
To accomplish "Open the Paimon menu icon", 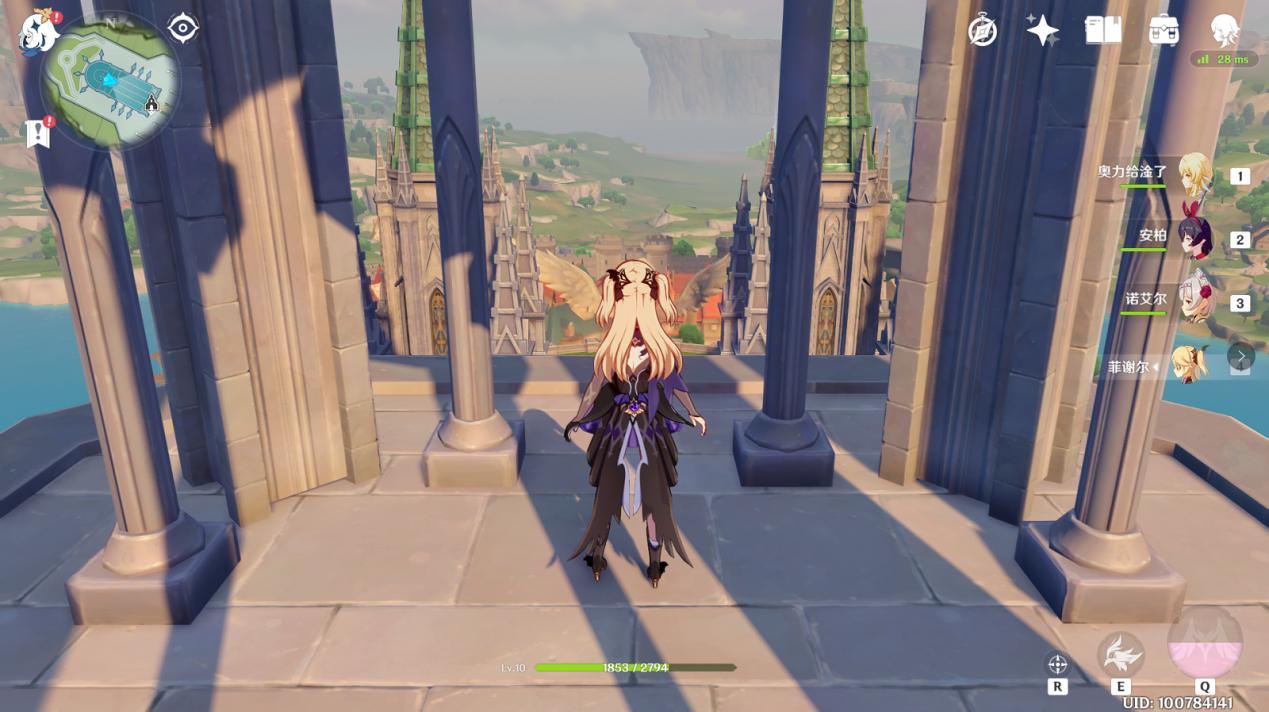I will pos(38,32).
